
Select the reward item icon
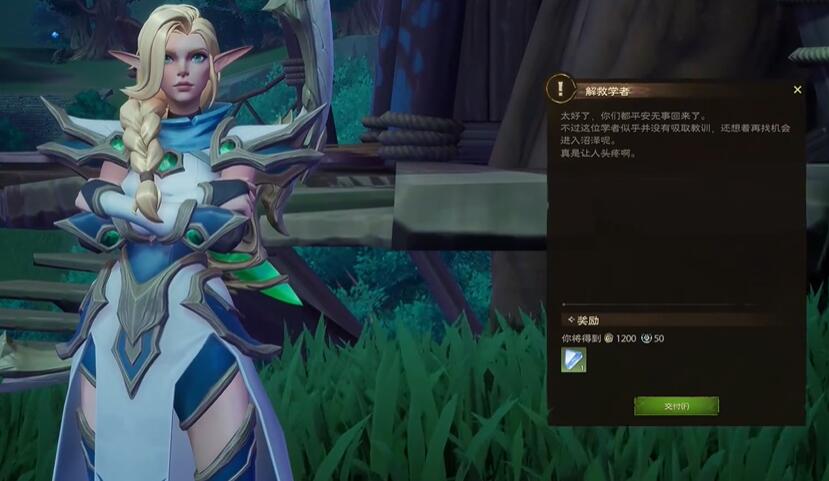tap(574, 360)
